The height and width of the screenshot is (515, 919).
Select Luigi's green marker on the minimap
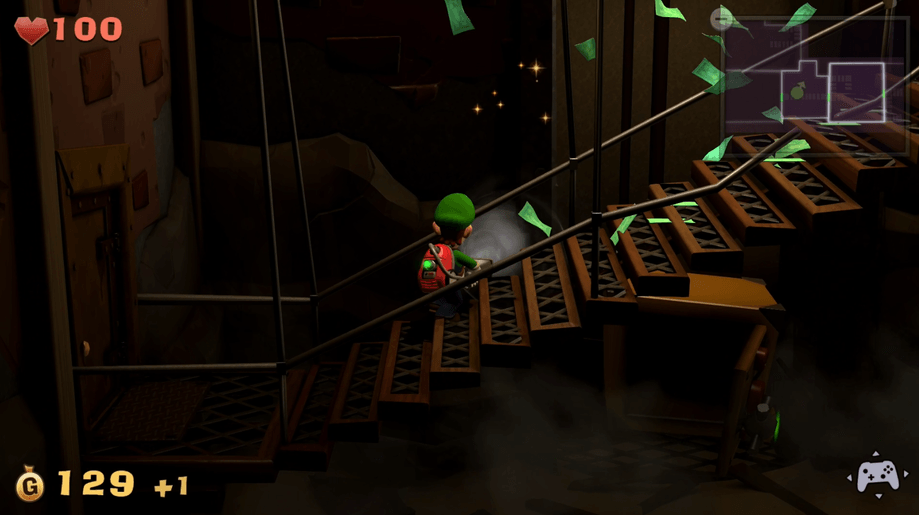[797, 93]
